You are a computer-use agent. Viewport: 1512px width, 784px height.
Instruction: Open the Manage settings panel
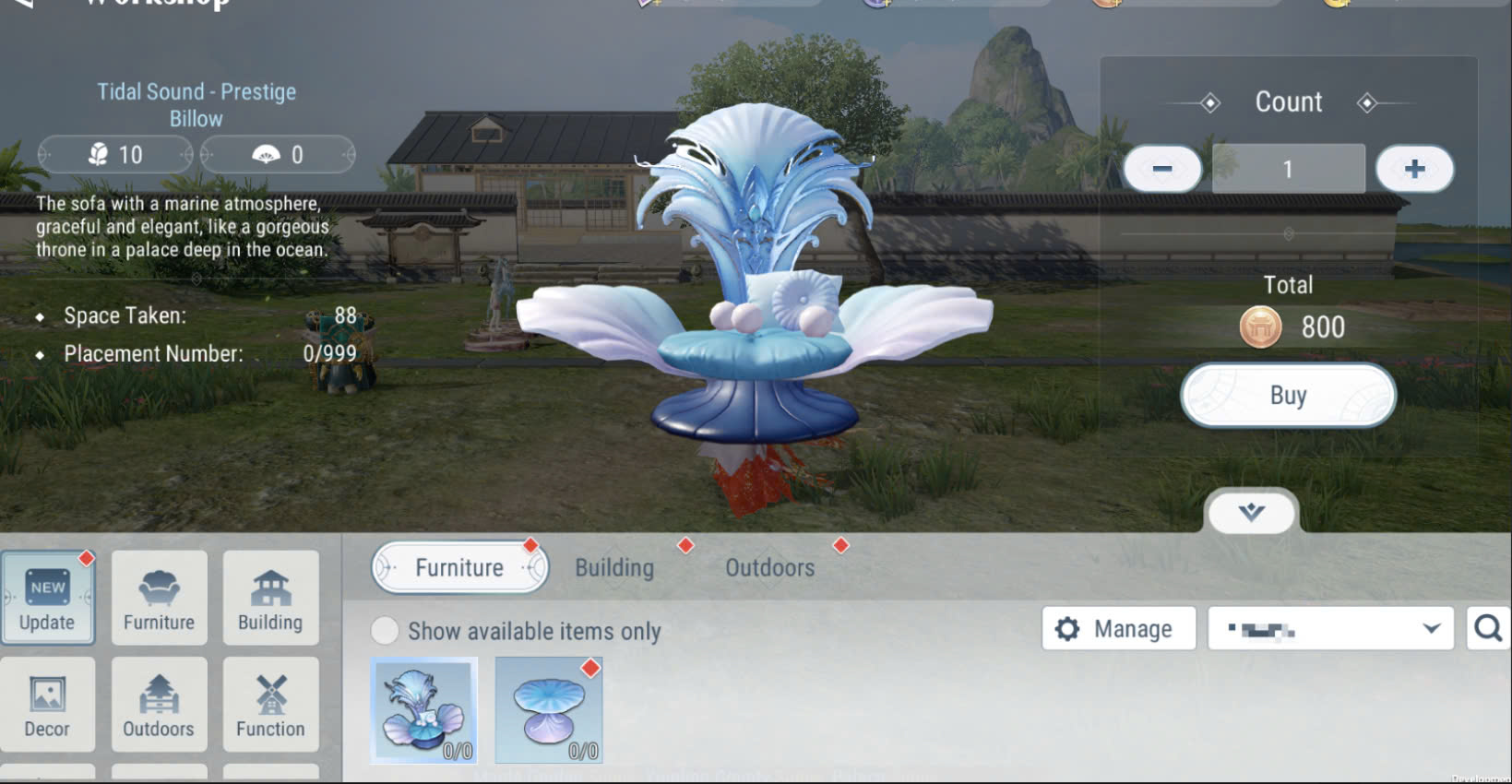coord(1118,628)
